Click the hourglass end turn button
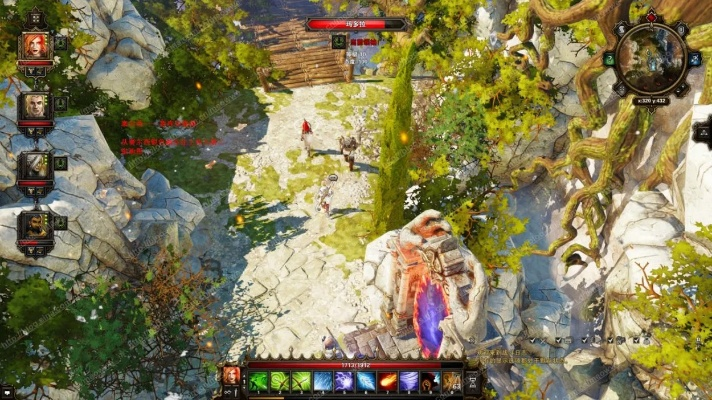Image resolution: width=712 pixels, height=400 pixels. pos(473,381)
